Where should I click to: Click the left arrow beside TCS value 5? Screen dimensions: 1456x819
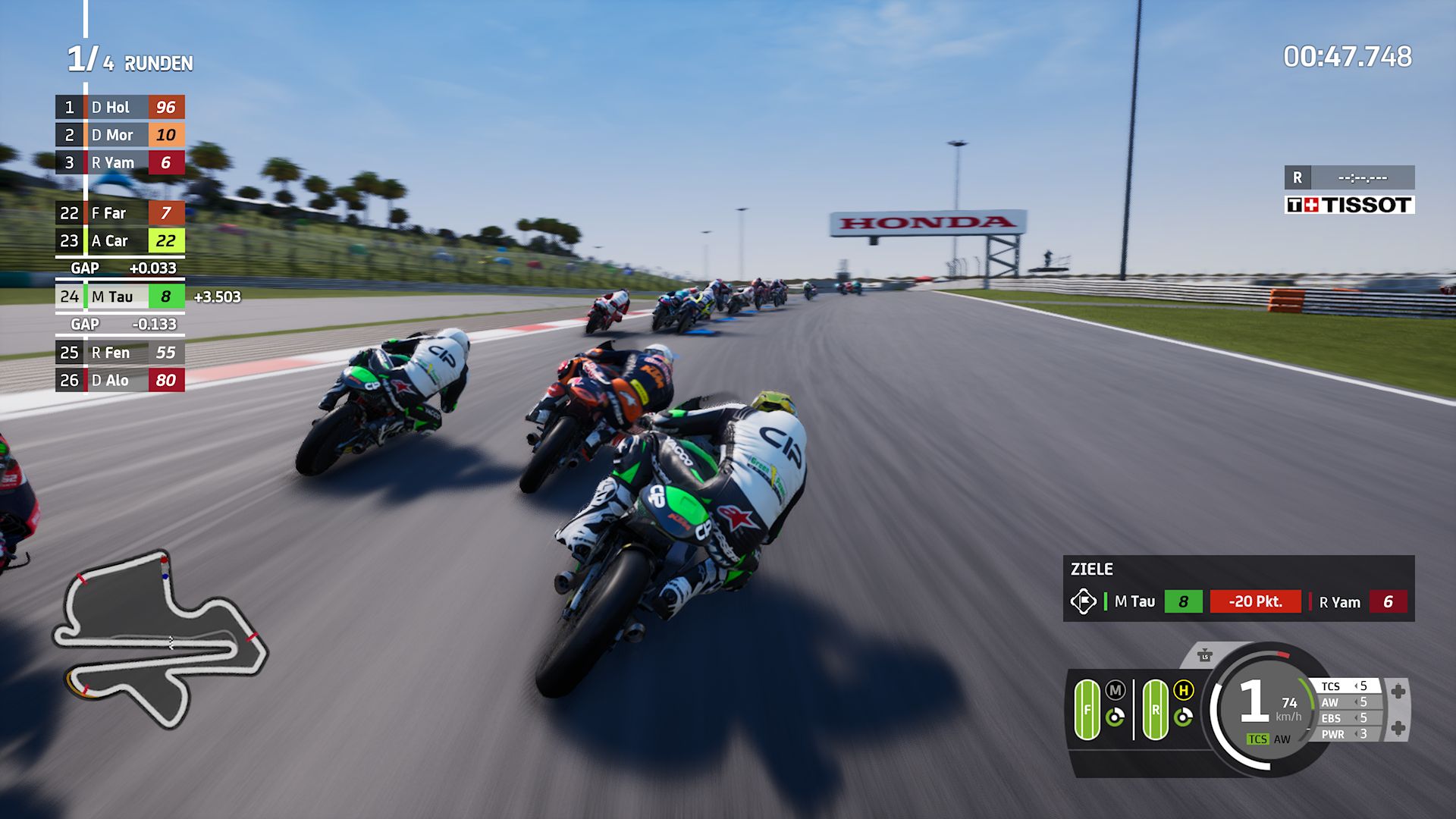(x=1357, y=686)
